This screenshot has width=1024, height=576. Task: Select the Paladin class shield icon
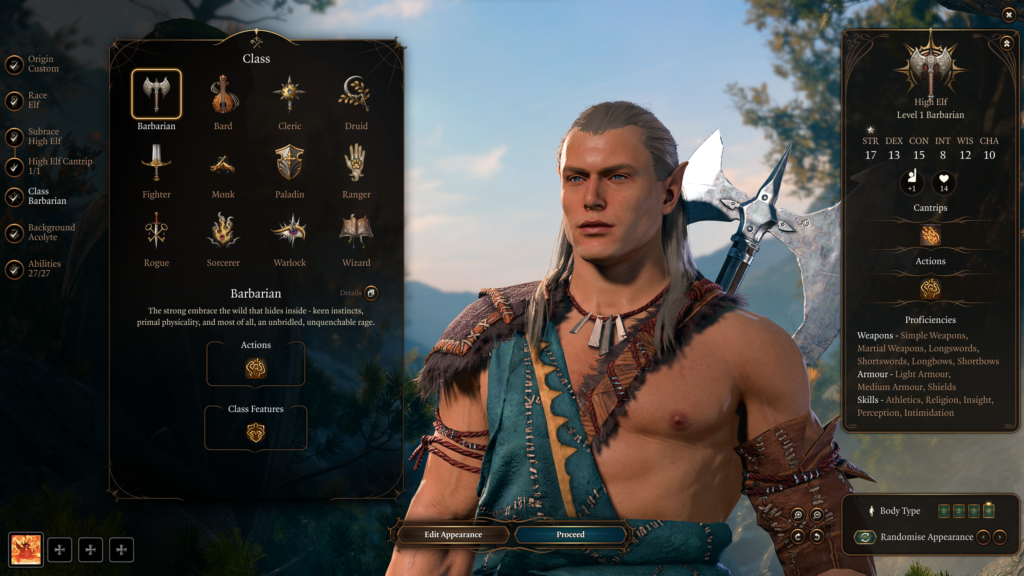(290, 163)
